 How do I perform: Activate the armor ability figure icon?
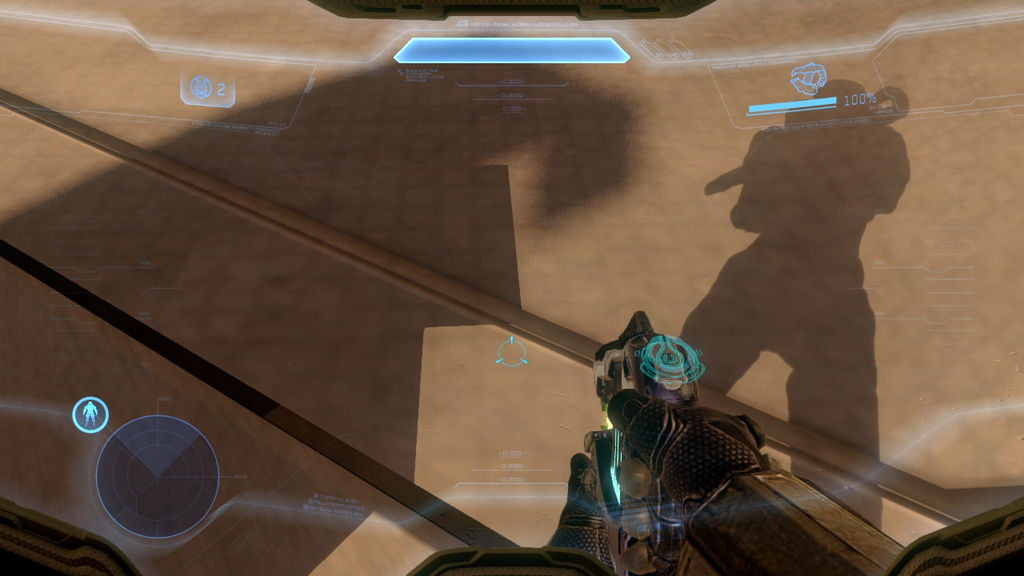[91, 415]
